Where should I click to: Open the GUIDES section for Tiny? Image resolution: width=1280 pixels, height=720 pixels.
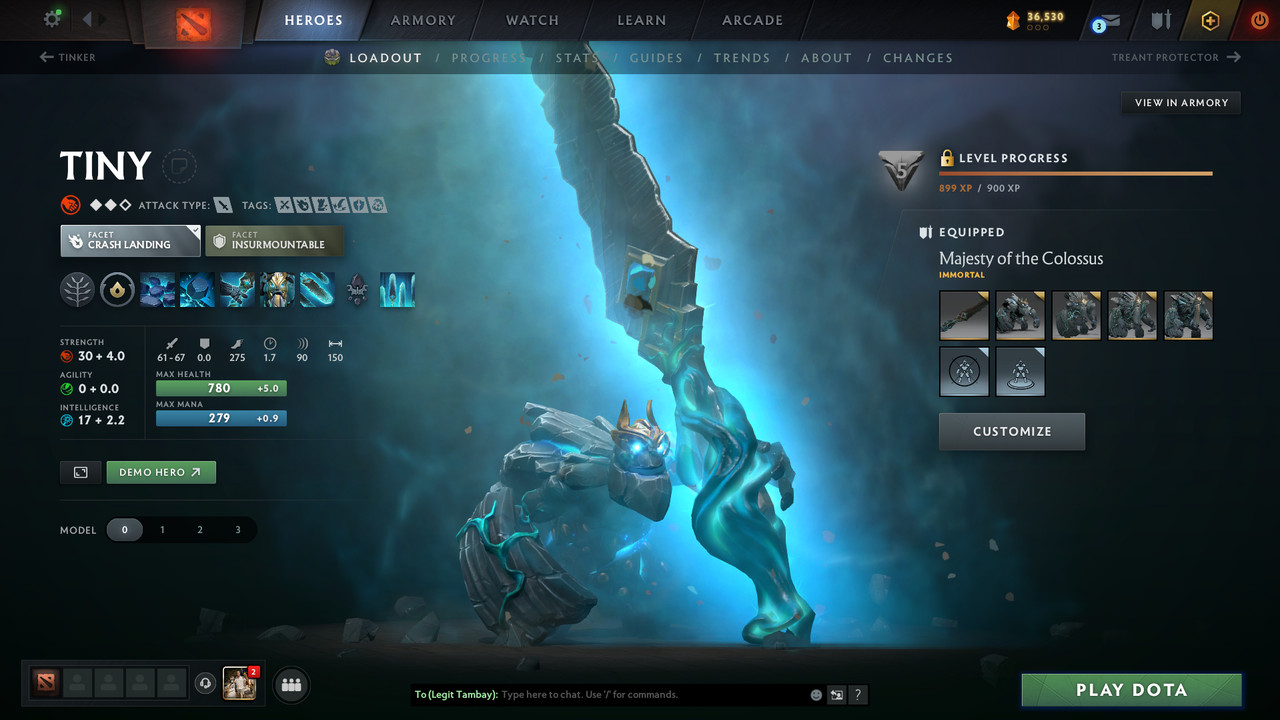tap(656, 58)
